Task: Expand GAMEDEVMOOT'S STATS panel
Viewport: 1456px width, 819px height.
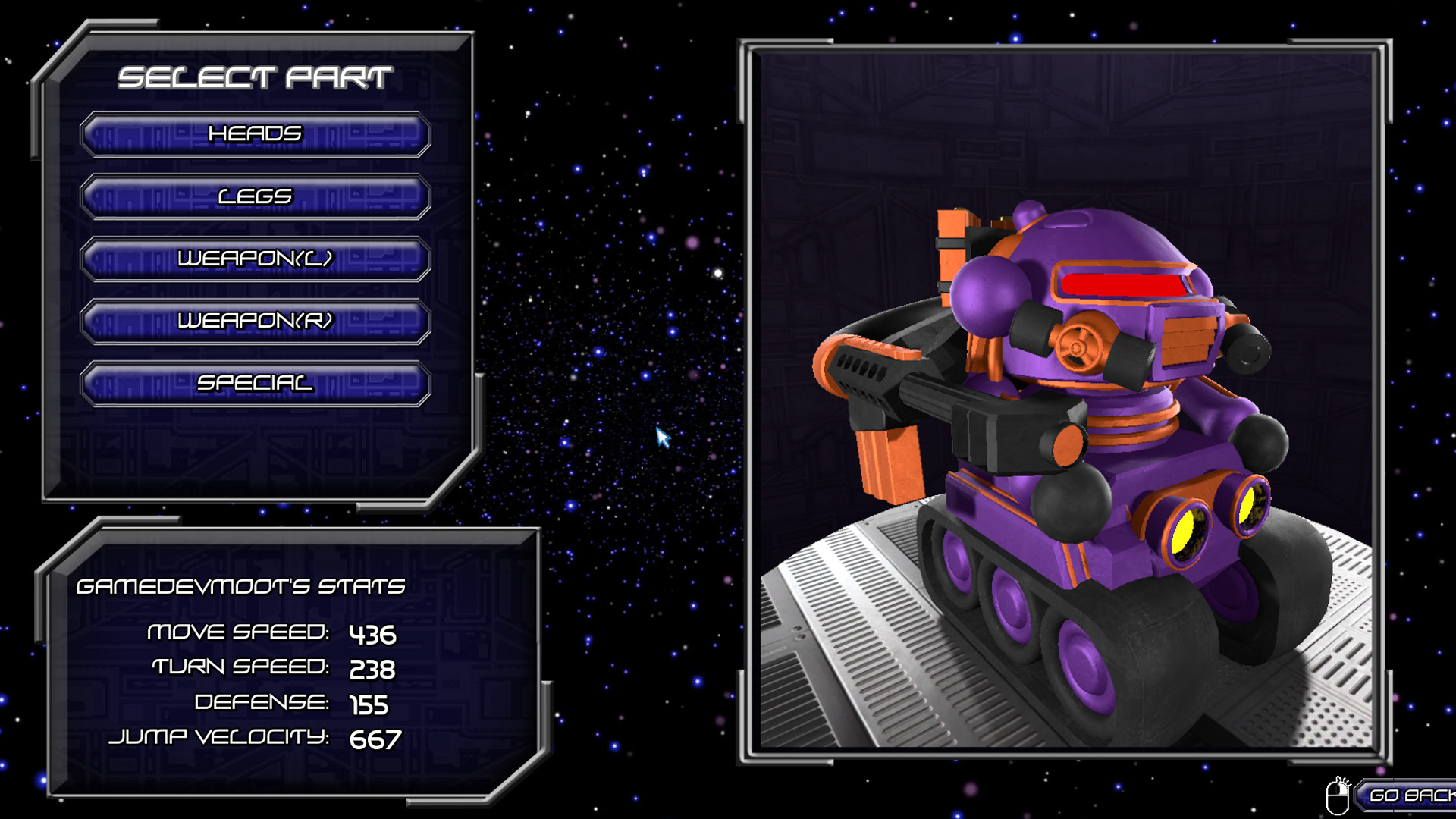Action: pos(243,585)
